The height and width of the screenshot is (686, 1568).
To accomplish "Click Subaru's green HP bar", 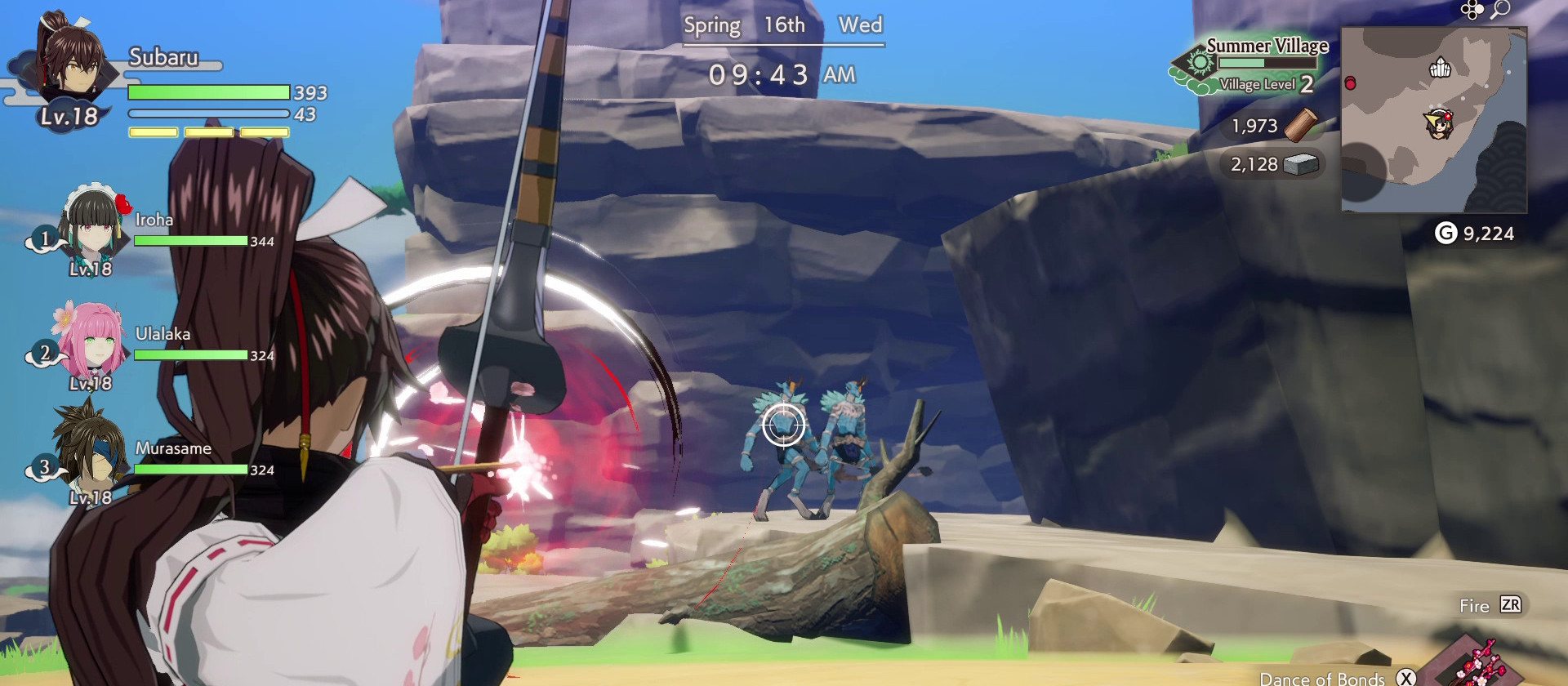I will pyautogui.click(x=208, y=92).
